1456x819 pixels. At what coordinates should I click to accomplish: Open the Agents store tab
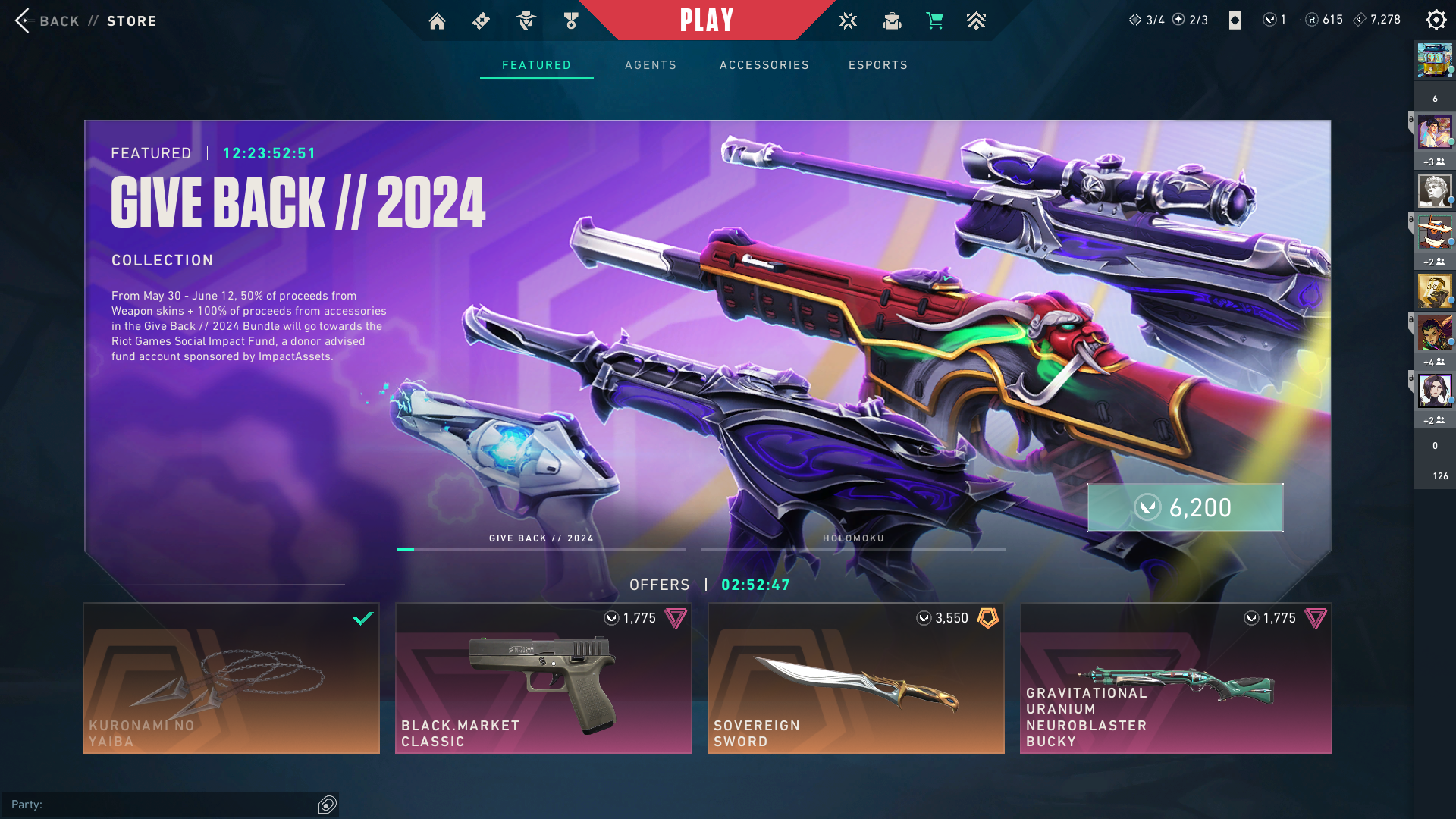point(651,65)
